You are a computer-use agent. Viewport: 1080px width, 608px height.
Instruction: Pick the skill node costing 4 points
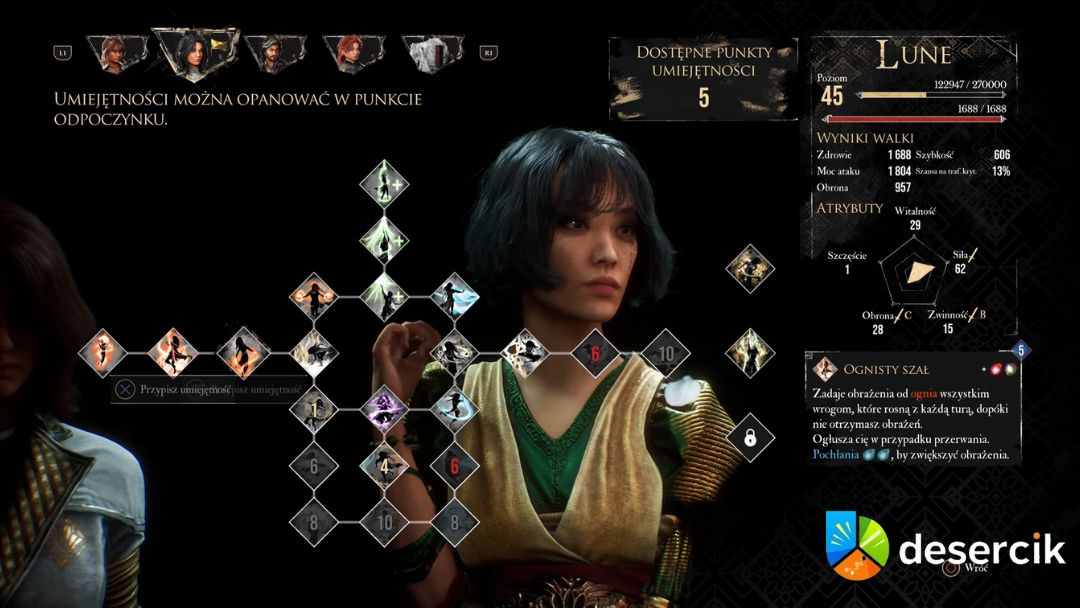point(382,465)
